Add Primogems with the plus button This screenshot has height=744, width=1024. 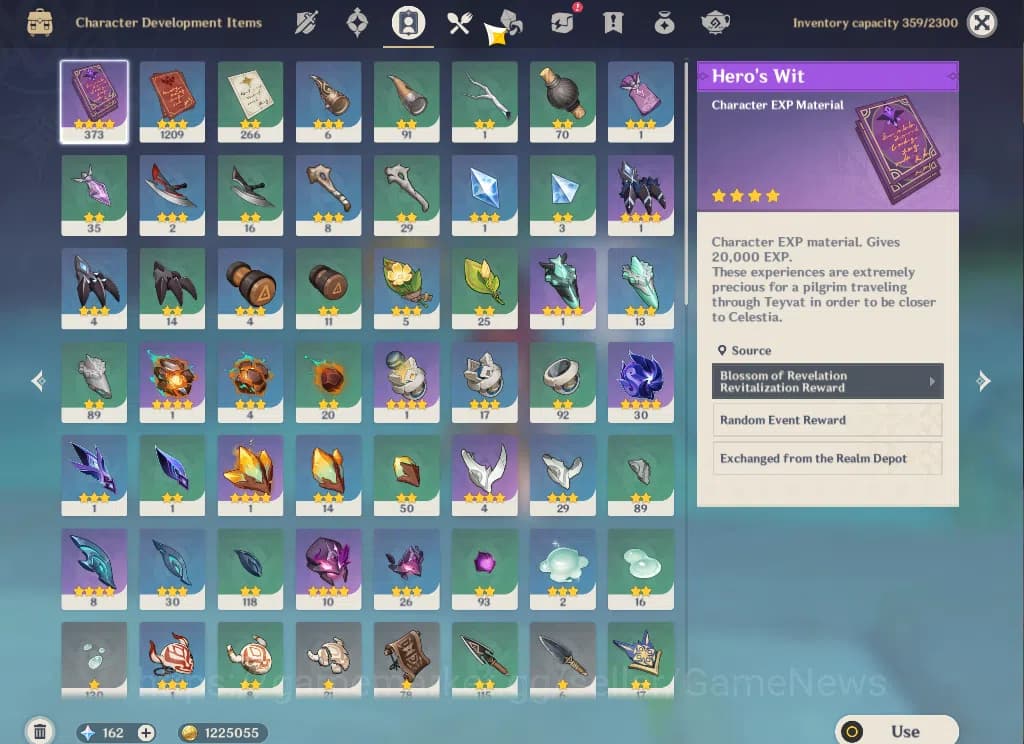coord(146,733)
